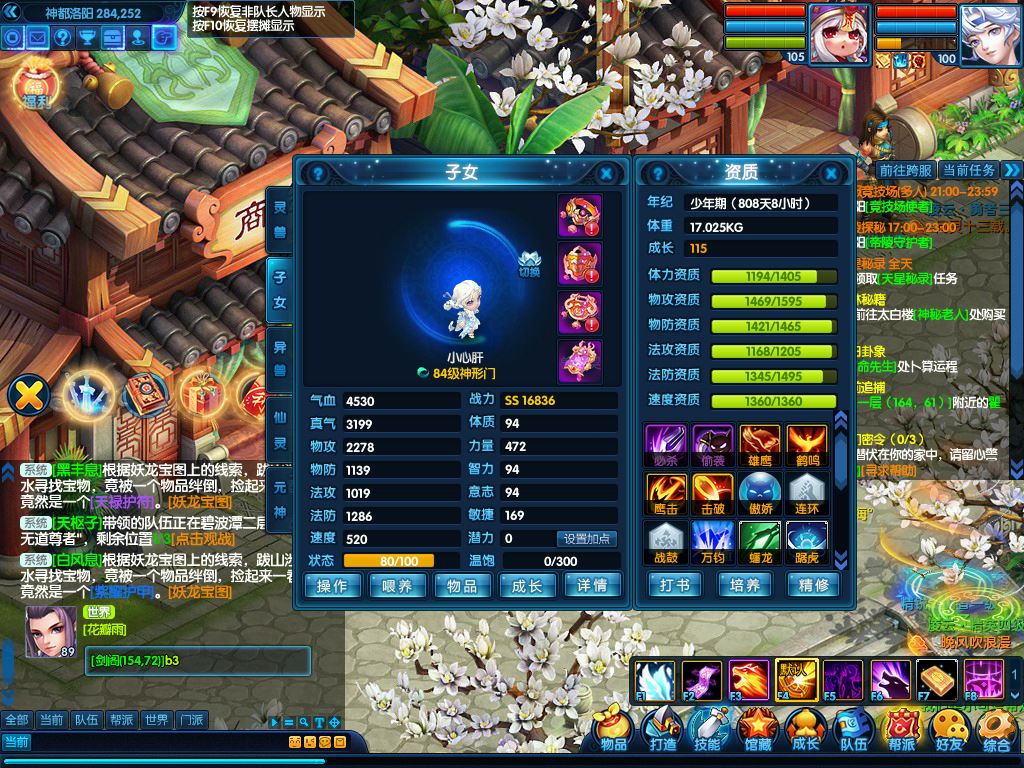Use the 打书 skill book button
This screenshot has height=768, width=1024.
[675, 585]
